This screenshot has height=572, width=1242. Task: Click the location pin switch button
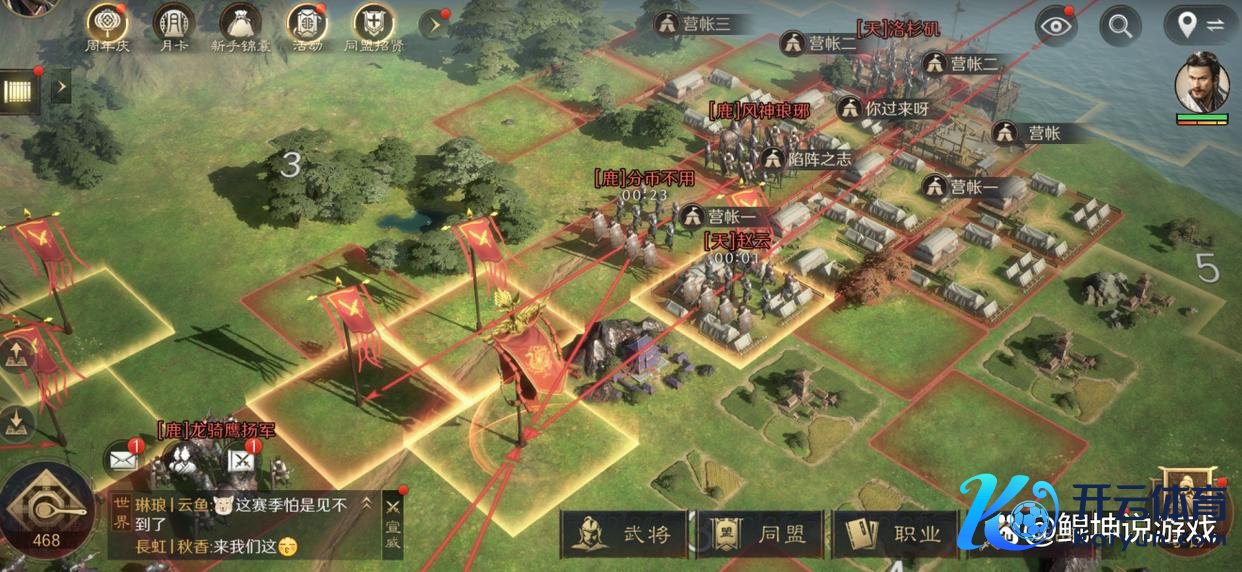1200,26
